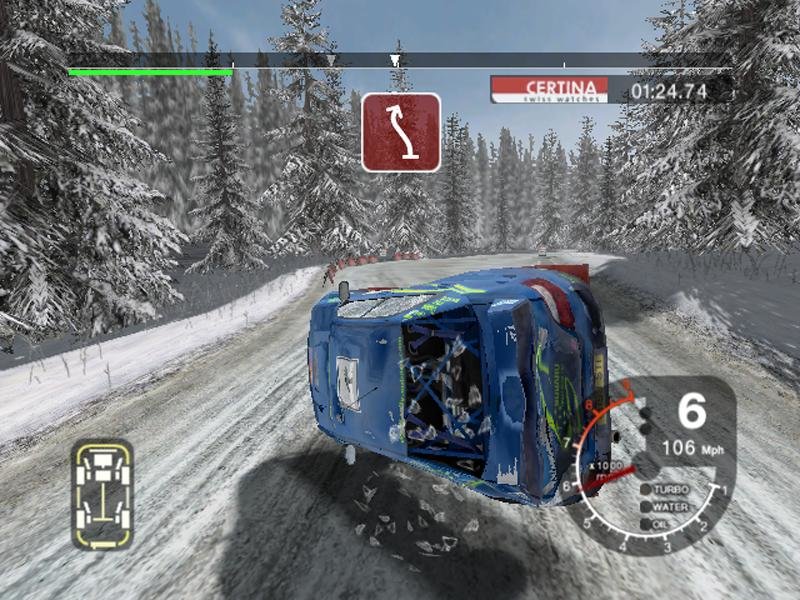Screen dimensions: 800x600
Task: Select the yellow car damage diagram
Action: [102, 494]
